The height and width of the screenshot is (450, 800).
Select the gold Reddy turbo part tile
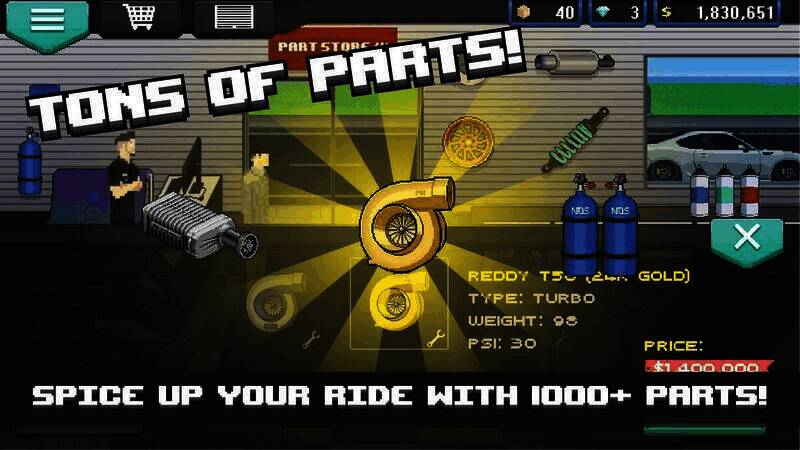[390, 301]
